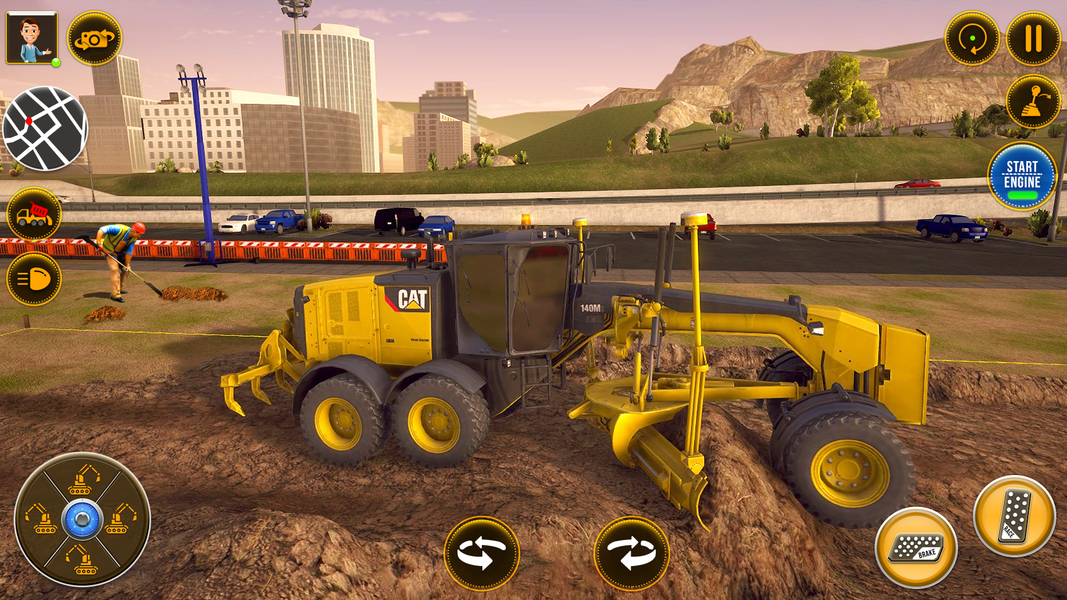The width and height of the screenshot is (1067, 600).
Task: Toggle the headlights
Action: [34, 278]
